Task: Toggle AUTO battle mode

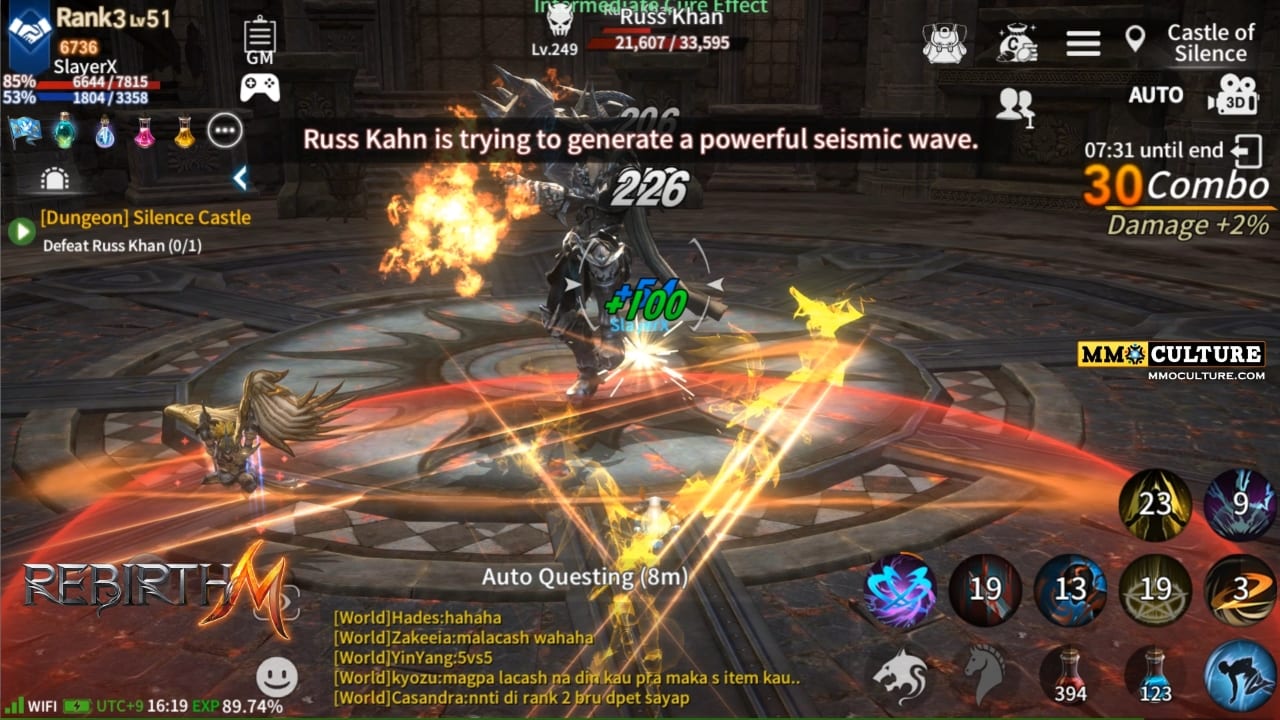Action: [x=1156, y=95]
